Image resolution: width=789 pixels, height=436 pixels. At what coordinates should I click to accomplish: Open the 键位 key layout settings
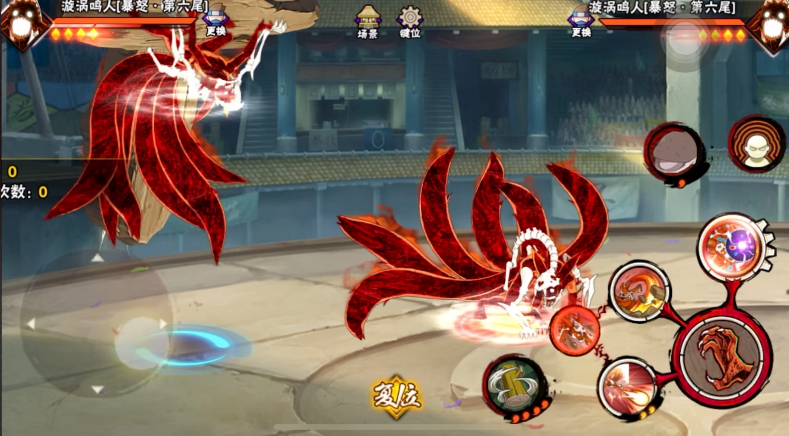pos(410,20)
